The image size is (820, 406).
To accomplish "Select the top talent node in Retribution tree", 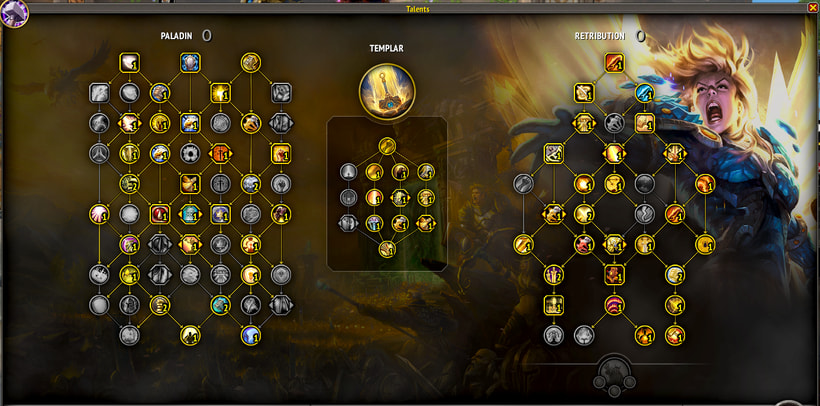I will (x=614, y=63).
